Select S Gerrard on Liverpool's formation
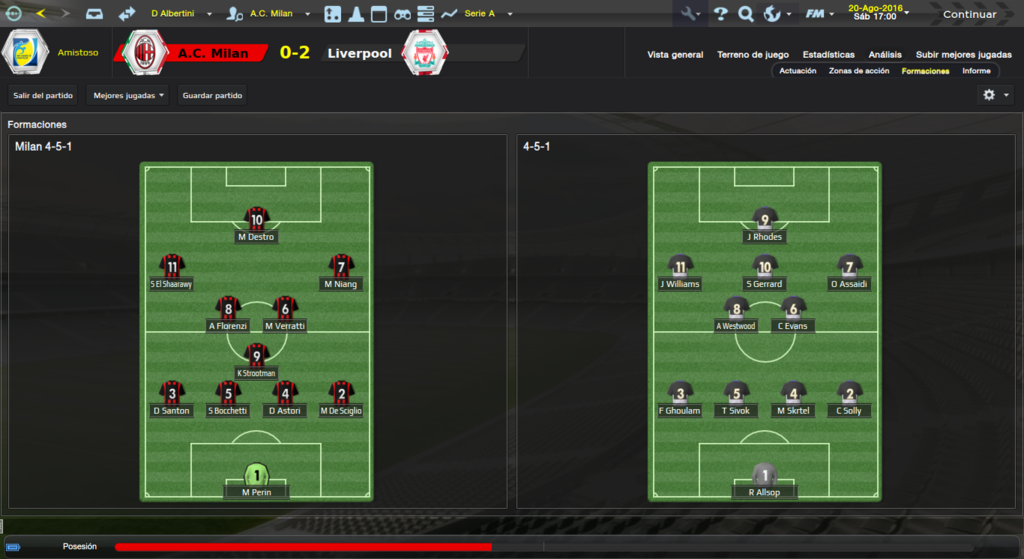This screenshot has height=559, width=1024. (x=765, y=272)
